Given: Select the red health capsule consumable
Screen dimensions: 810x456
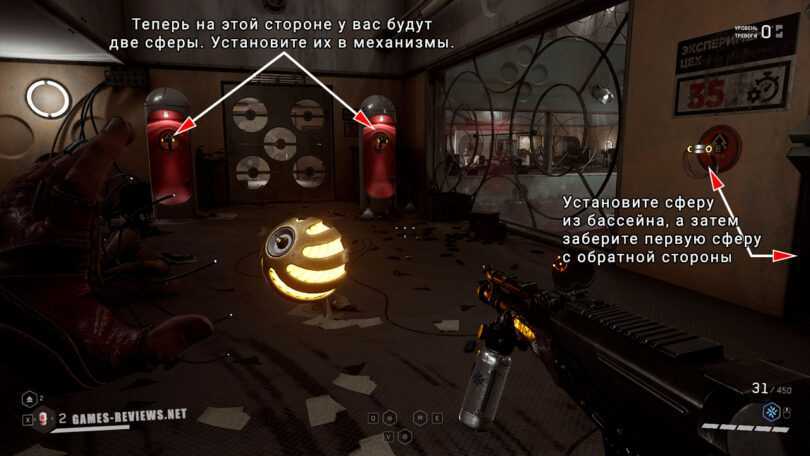Looking at the screenshot, I should (43, 419).
